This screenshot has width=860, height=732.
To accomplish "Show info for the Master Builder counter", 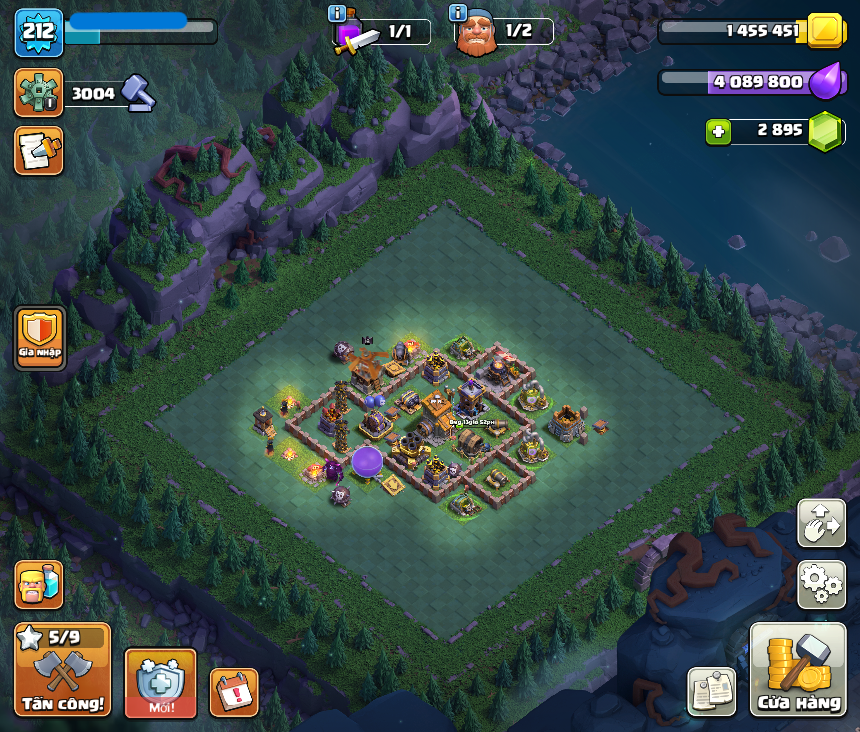I will 458,13.
